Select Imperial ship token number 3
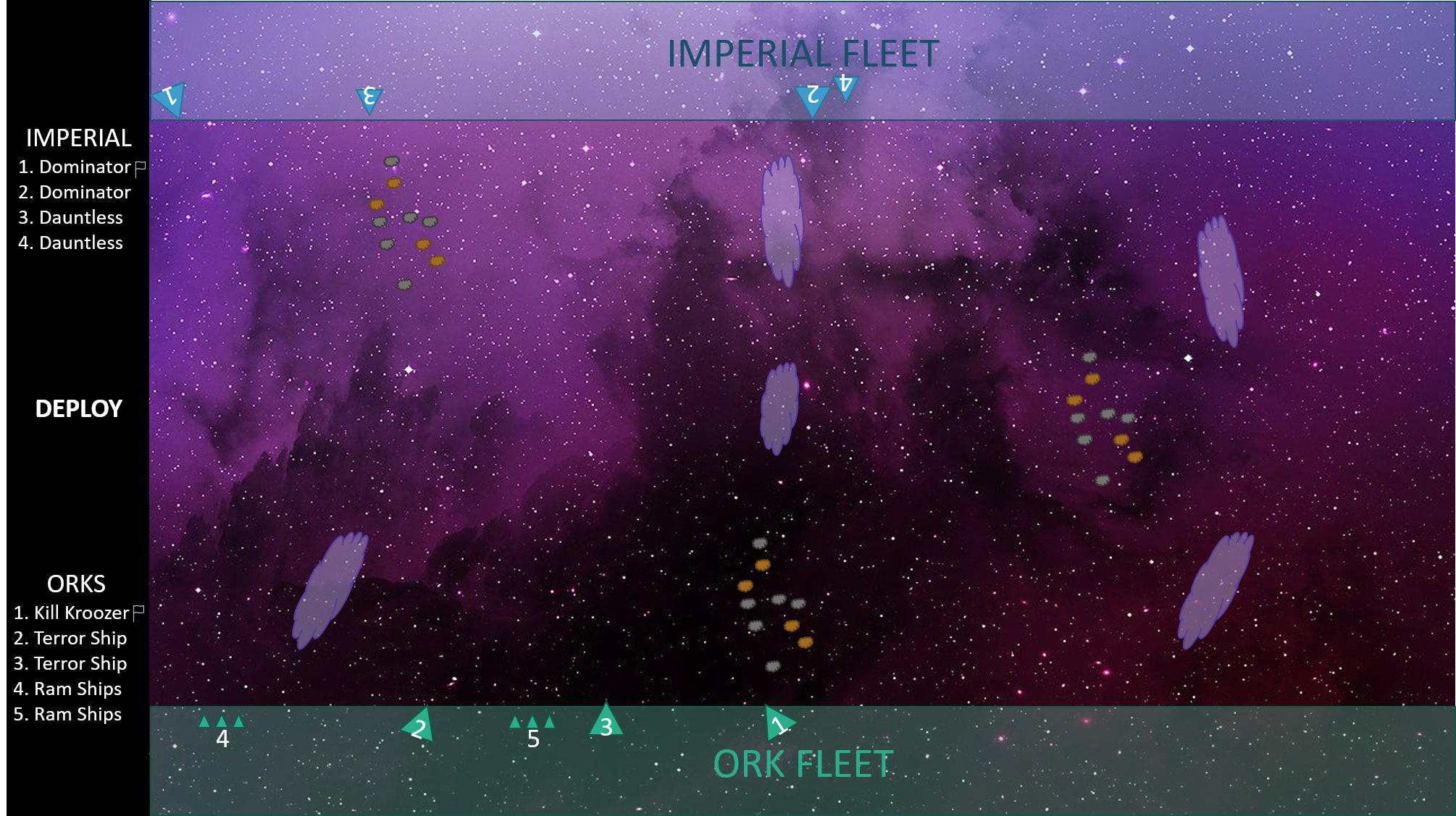Image resolution: width=1456 pixels, height=816 pixels. tap(369, 98)
